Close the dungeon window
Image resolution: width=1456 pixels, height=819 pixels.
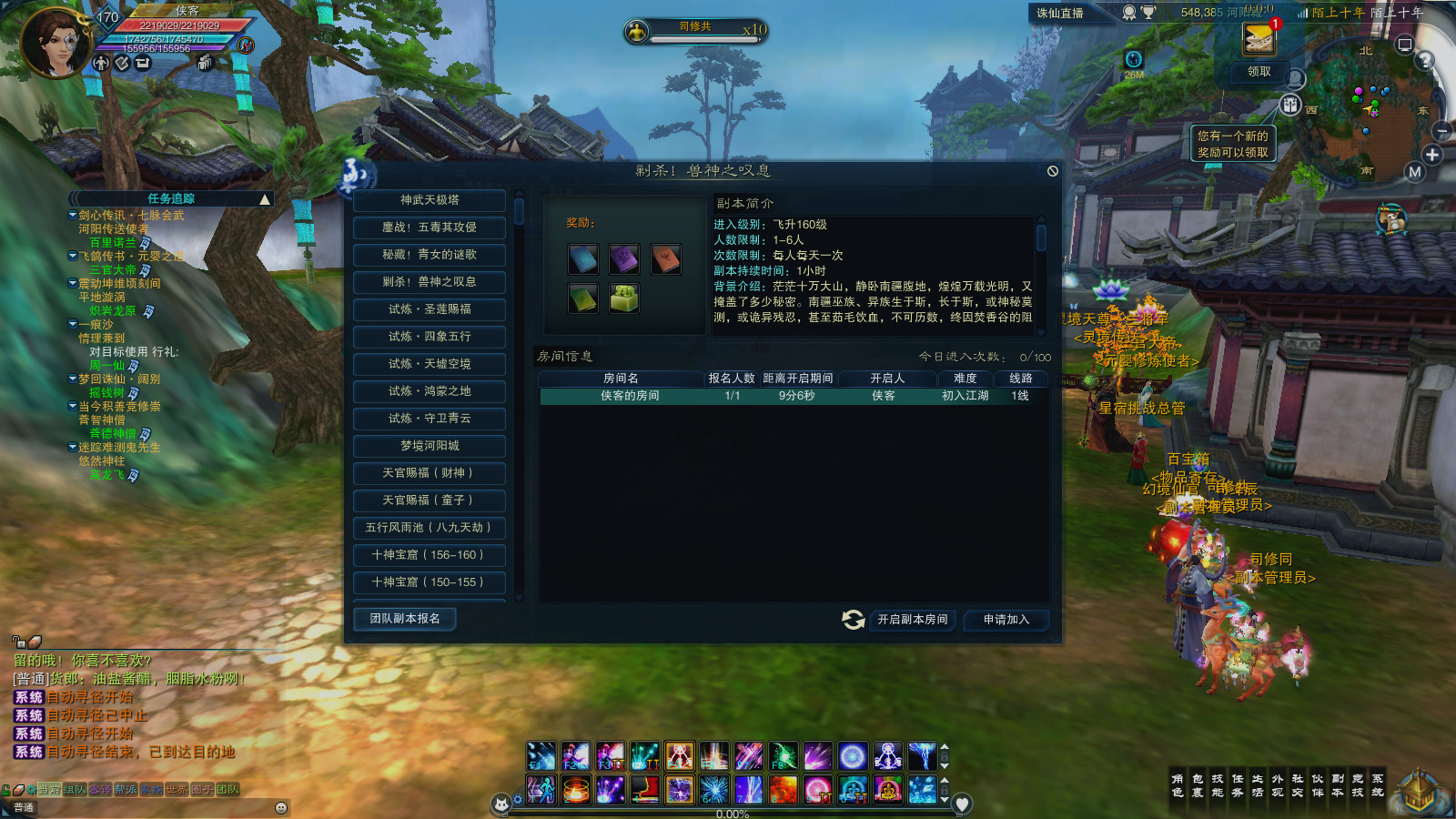click(x=1053, y=171)
